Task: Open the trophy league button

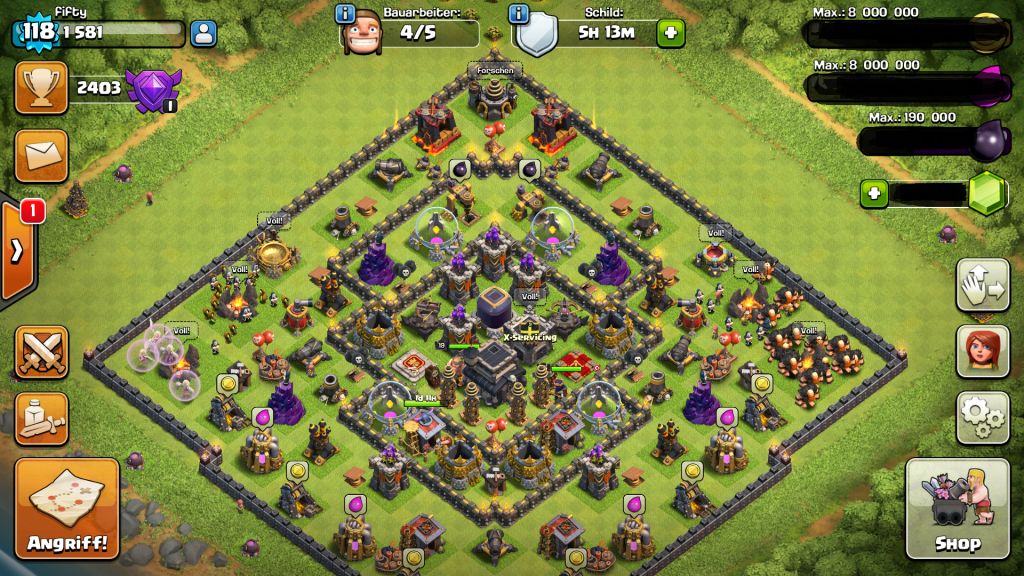Action: [41, 88]
